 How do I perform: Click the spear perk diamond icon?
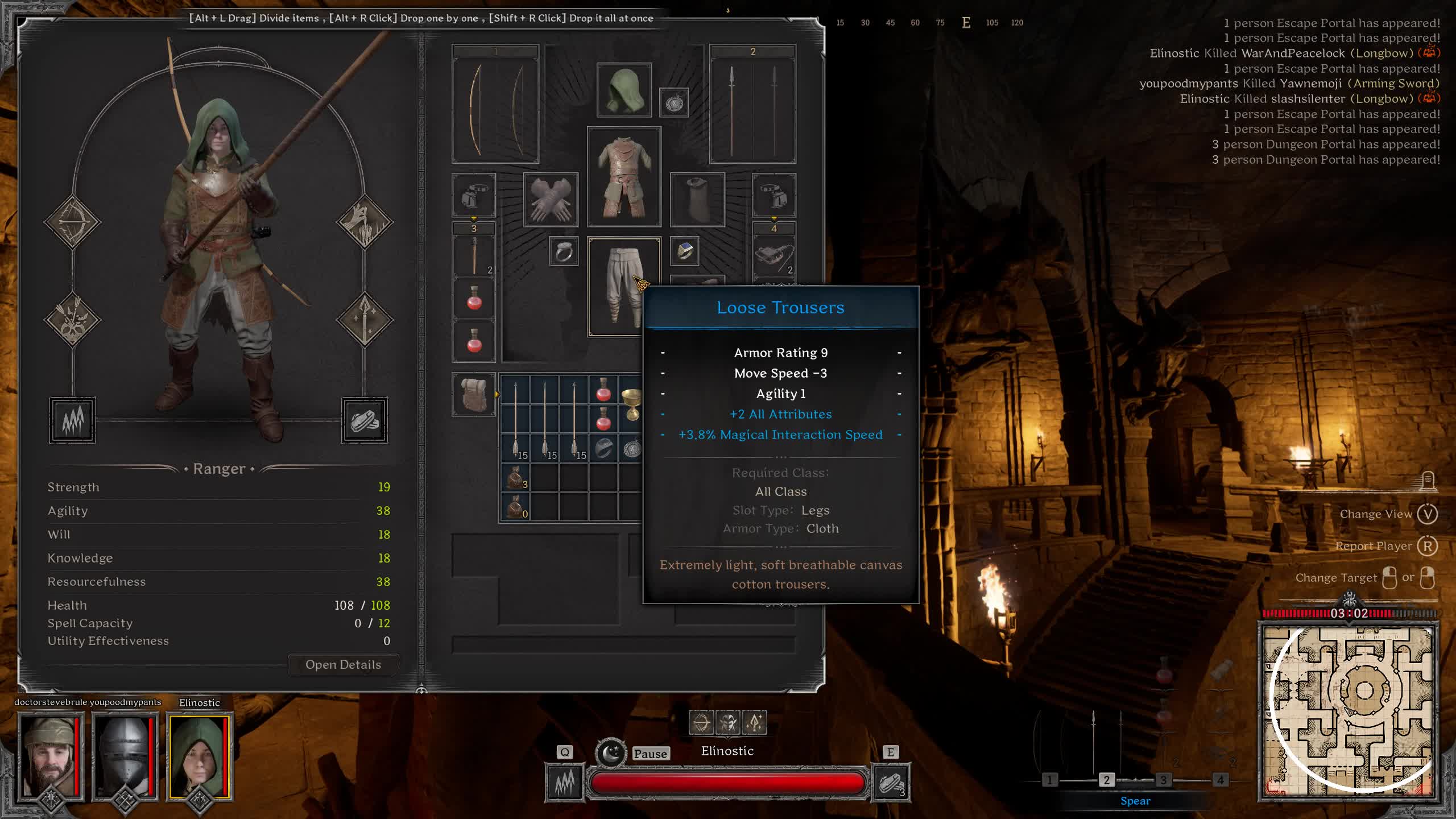[x=365, y=319]
